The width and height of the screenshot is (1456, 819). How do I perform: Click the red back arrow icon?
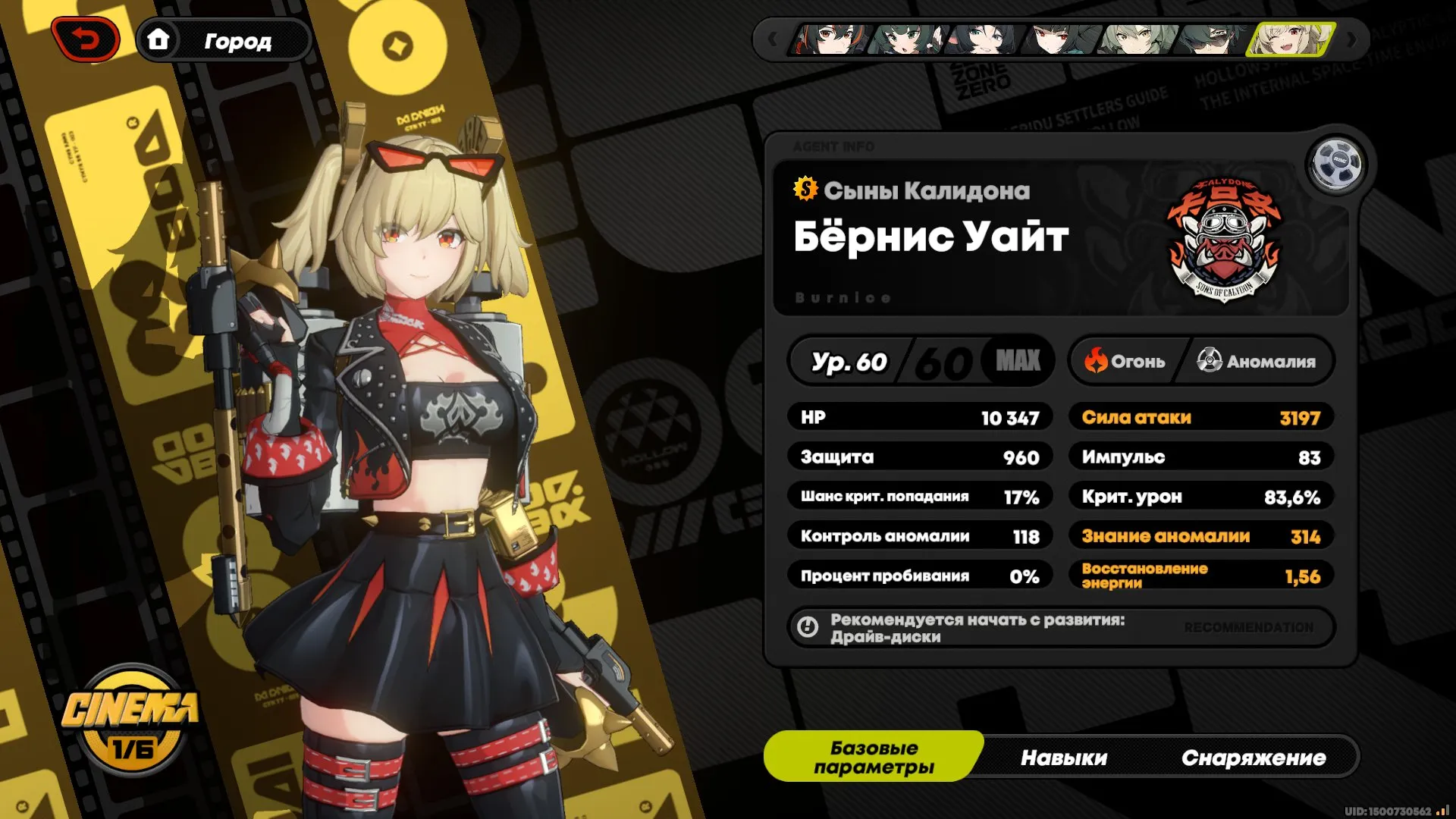coord(84,39)
